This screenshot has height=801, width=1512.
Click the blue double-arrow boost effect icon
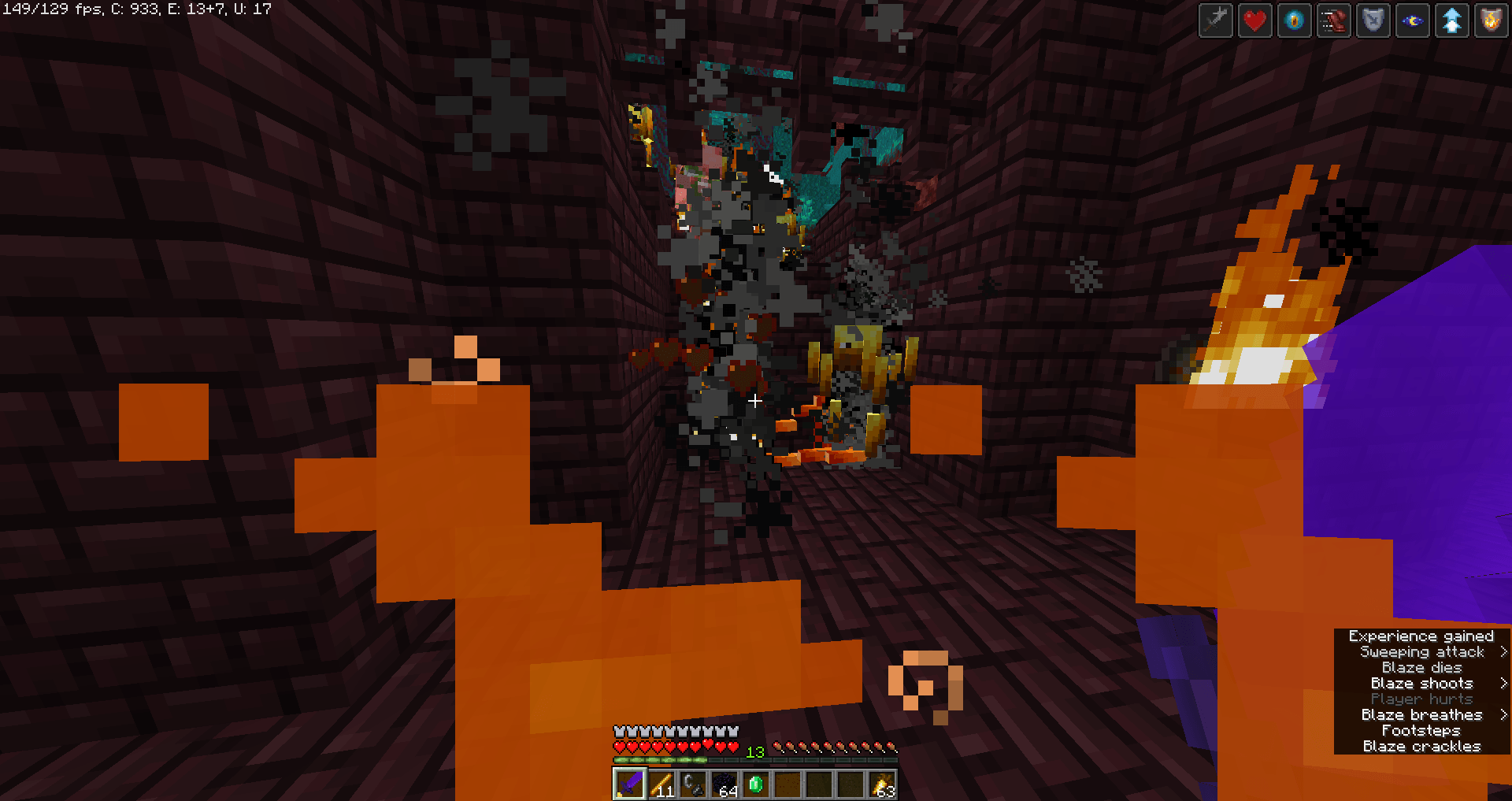coord(1451,20)
